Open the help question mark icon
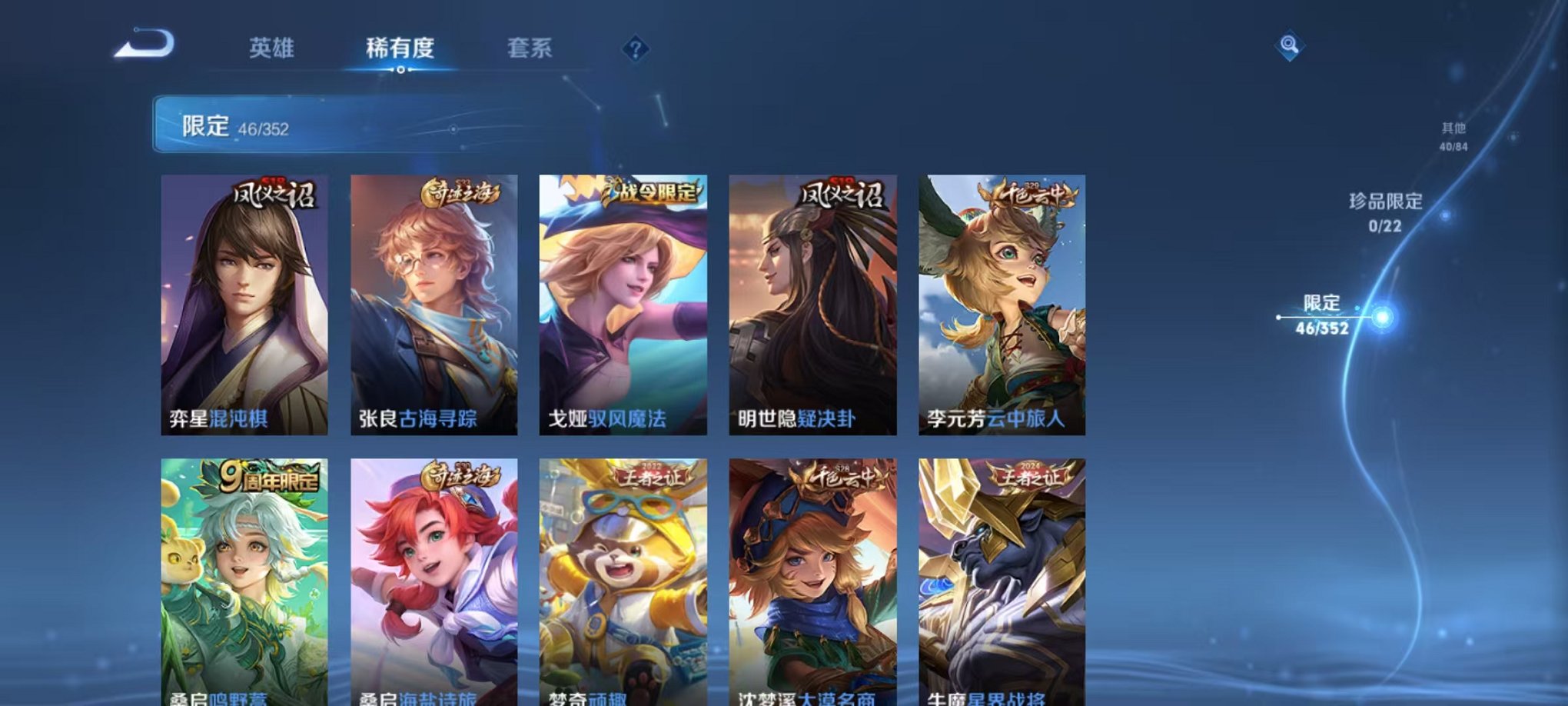 click(635, 49)
